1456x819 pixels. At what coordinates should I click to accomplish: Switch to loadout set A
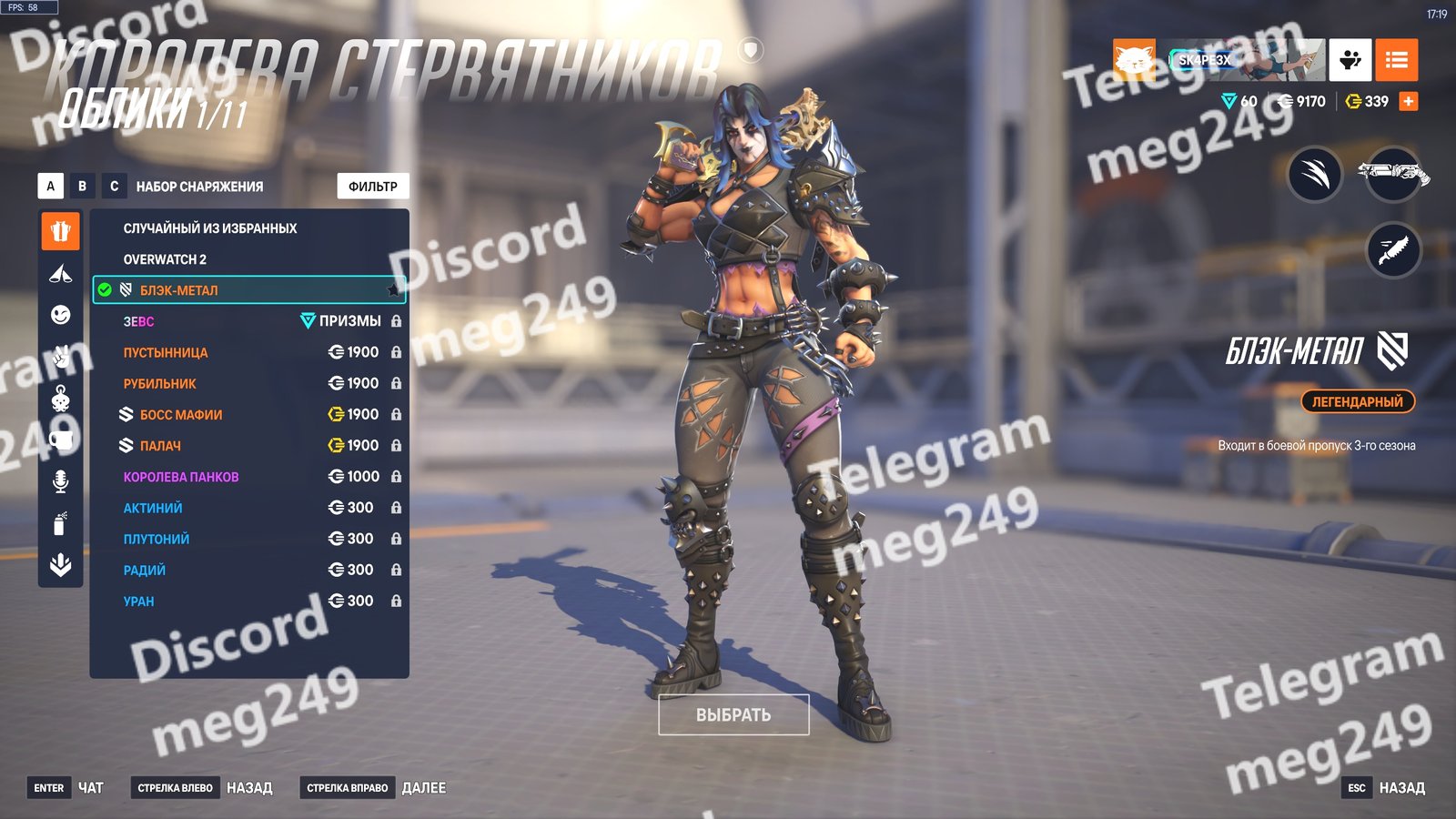(50, 187)
